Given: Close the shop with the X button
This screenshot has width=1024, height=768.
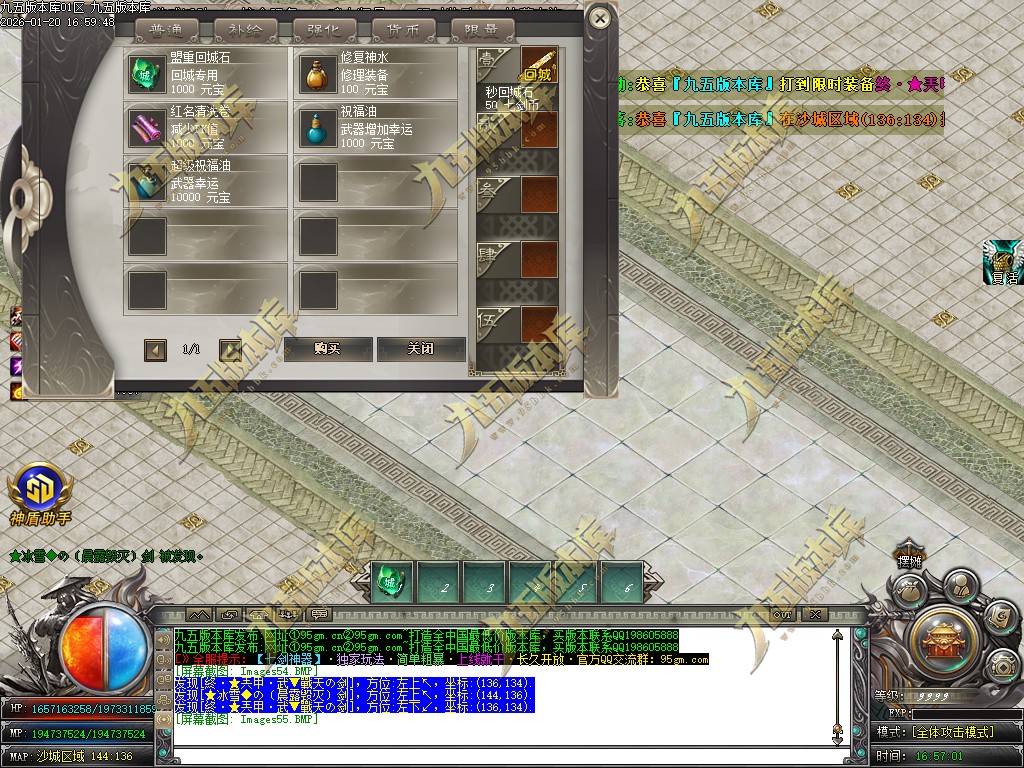Looking at the screenshot, I should pos(598,17).
